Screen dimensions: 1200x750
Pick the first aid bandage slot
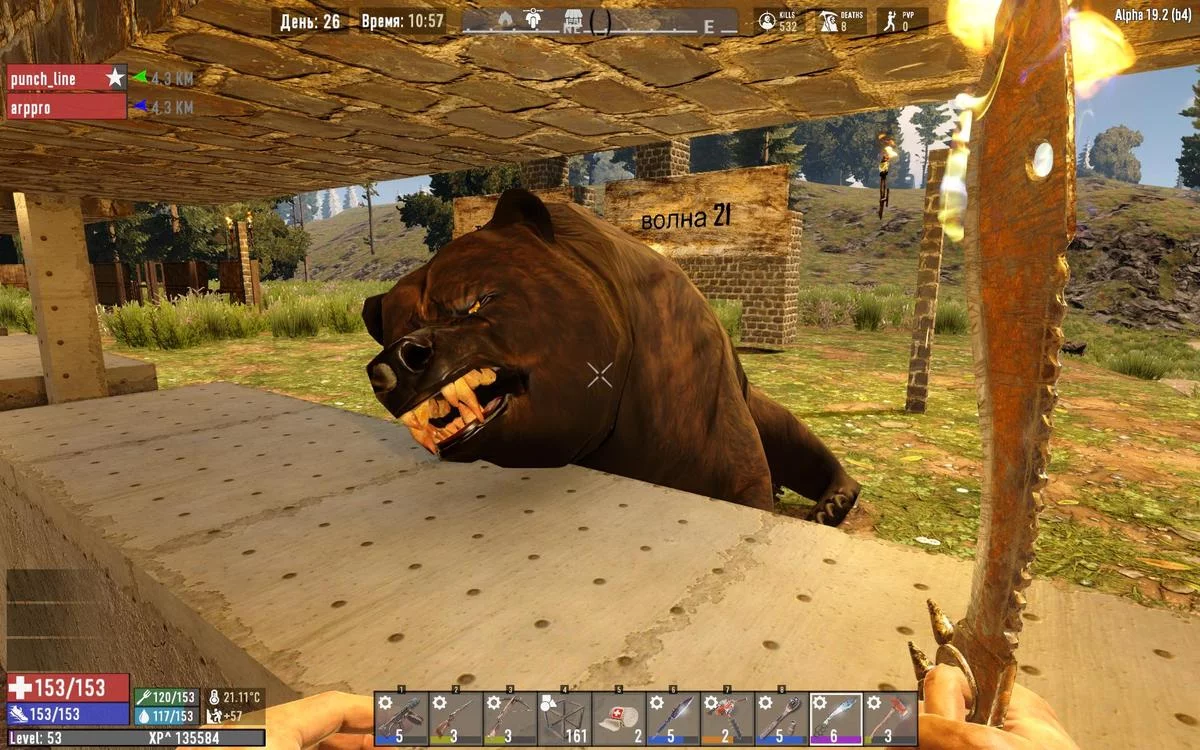pos(618,718)
